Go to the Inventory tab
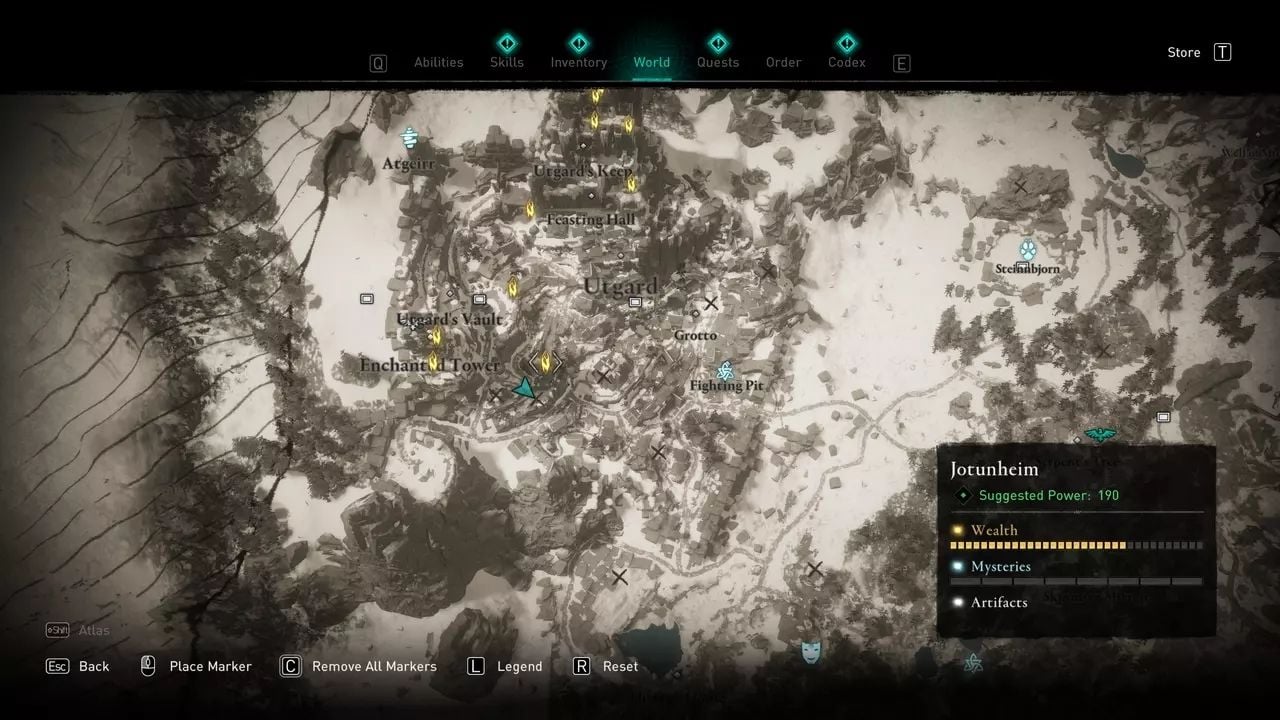This screenshot has height=720, width=1280. pyautogui.click(x=578, y=62)
